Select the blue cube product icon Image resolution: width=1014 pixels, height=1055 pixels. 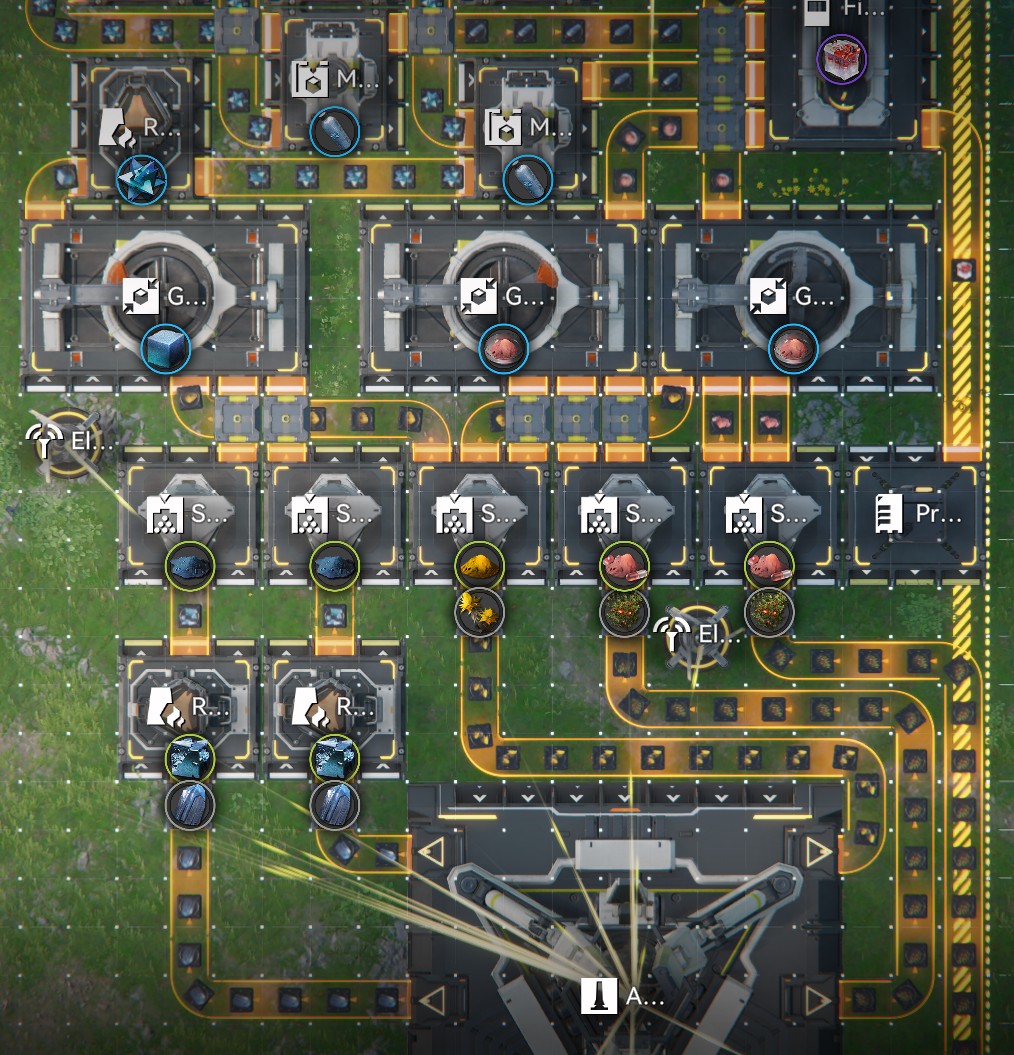point(166,349)
